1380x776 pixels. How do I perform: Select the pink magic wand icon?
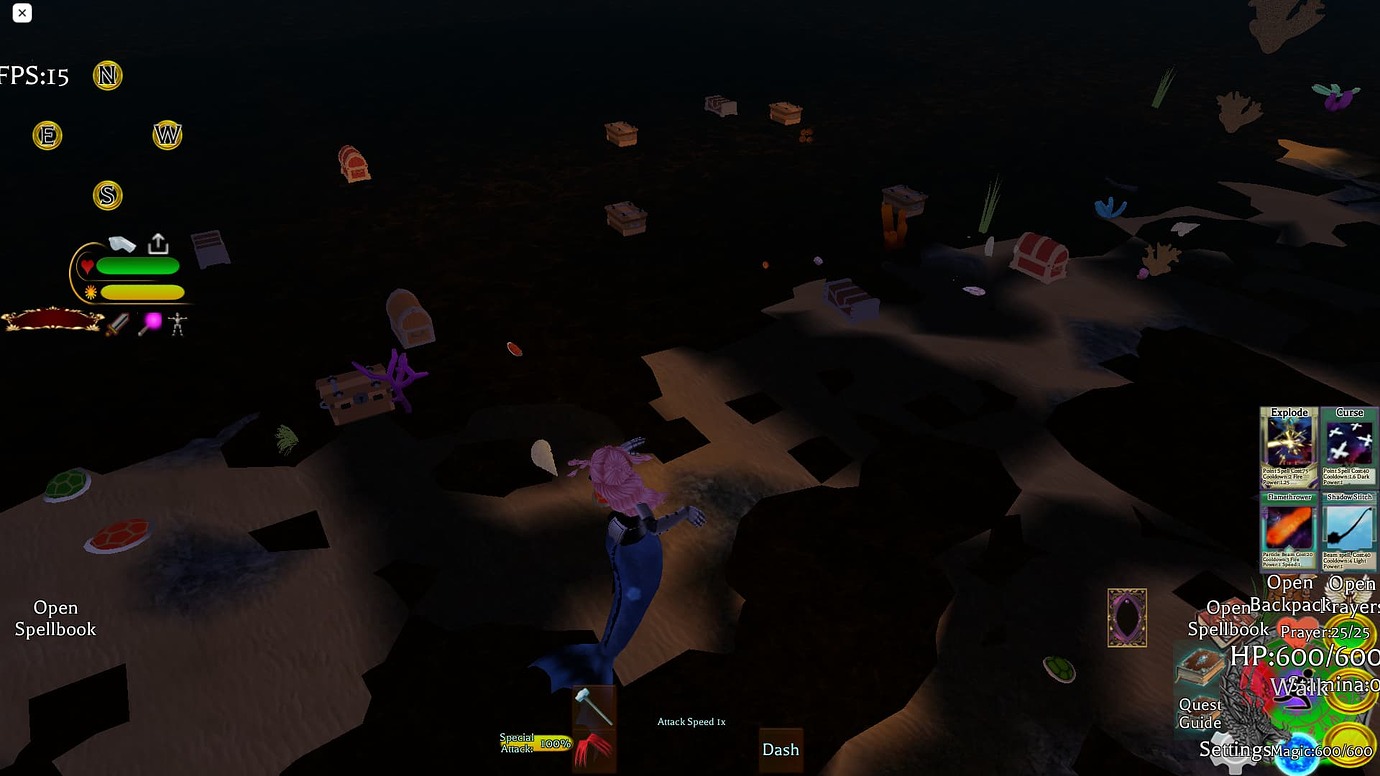[150, 323]
